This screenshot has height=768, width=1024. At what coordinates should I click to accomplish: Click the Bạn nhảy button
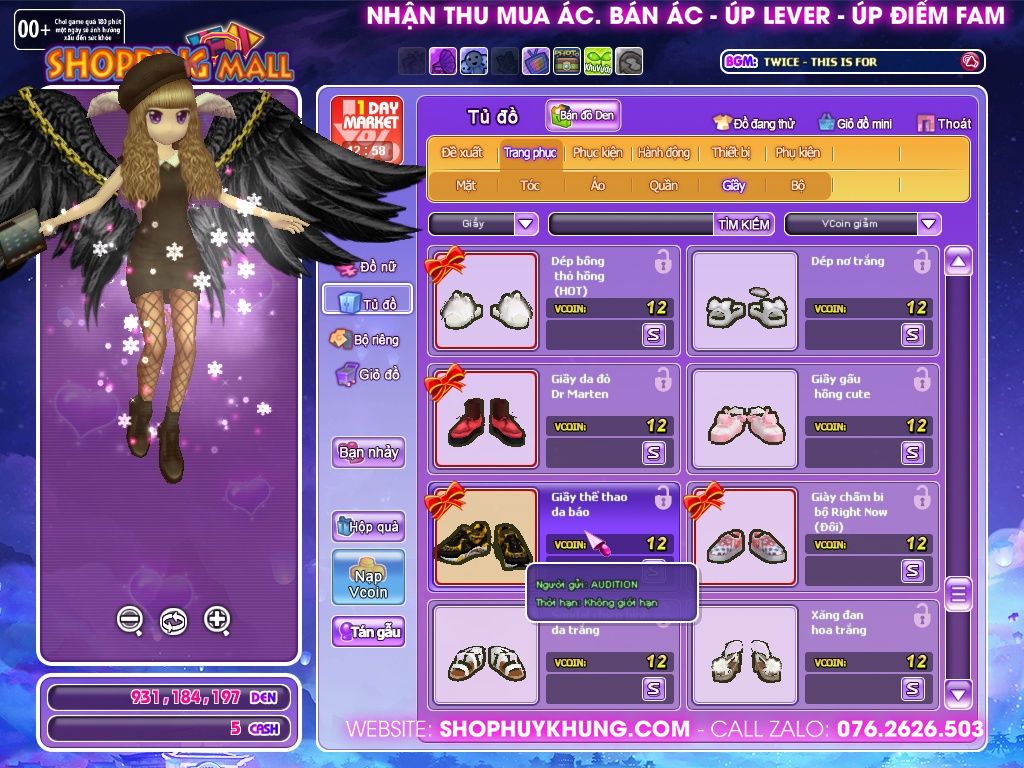pyautogui.click(x=368, y=452)
